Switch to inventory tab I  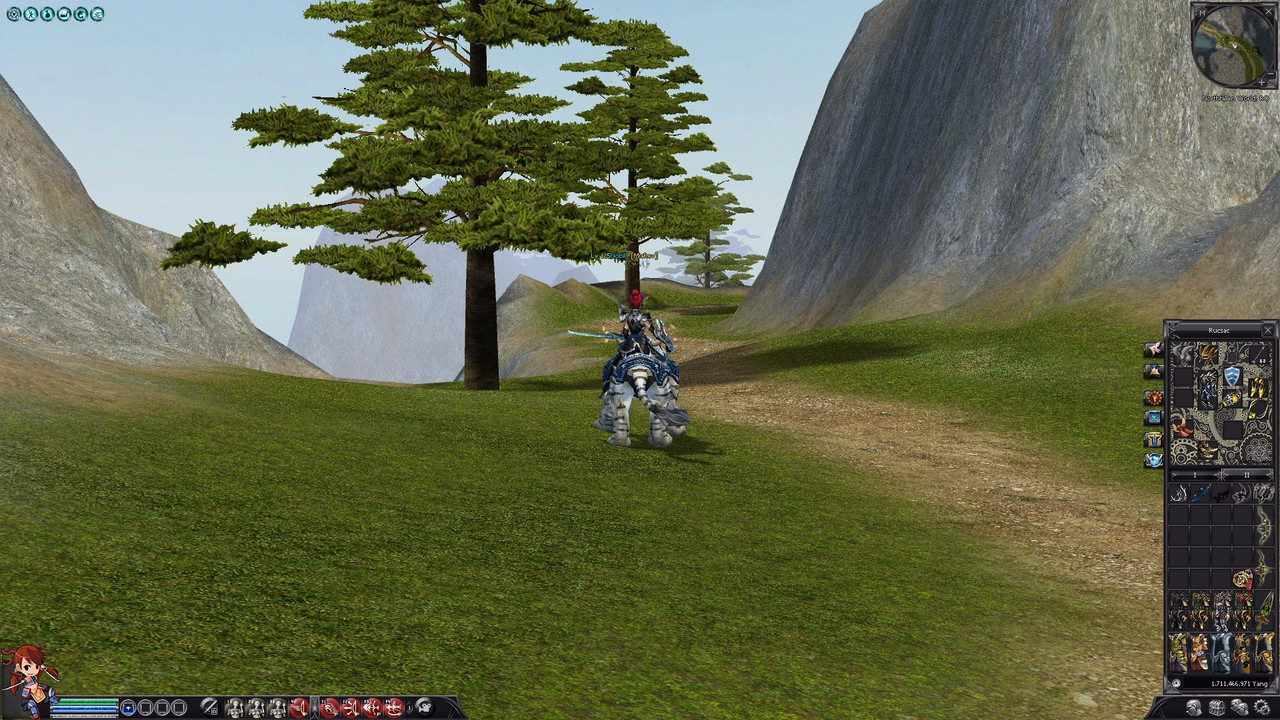[x=1194, y=474]
